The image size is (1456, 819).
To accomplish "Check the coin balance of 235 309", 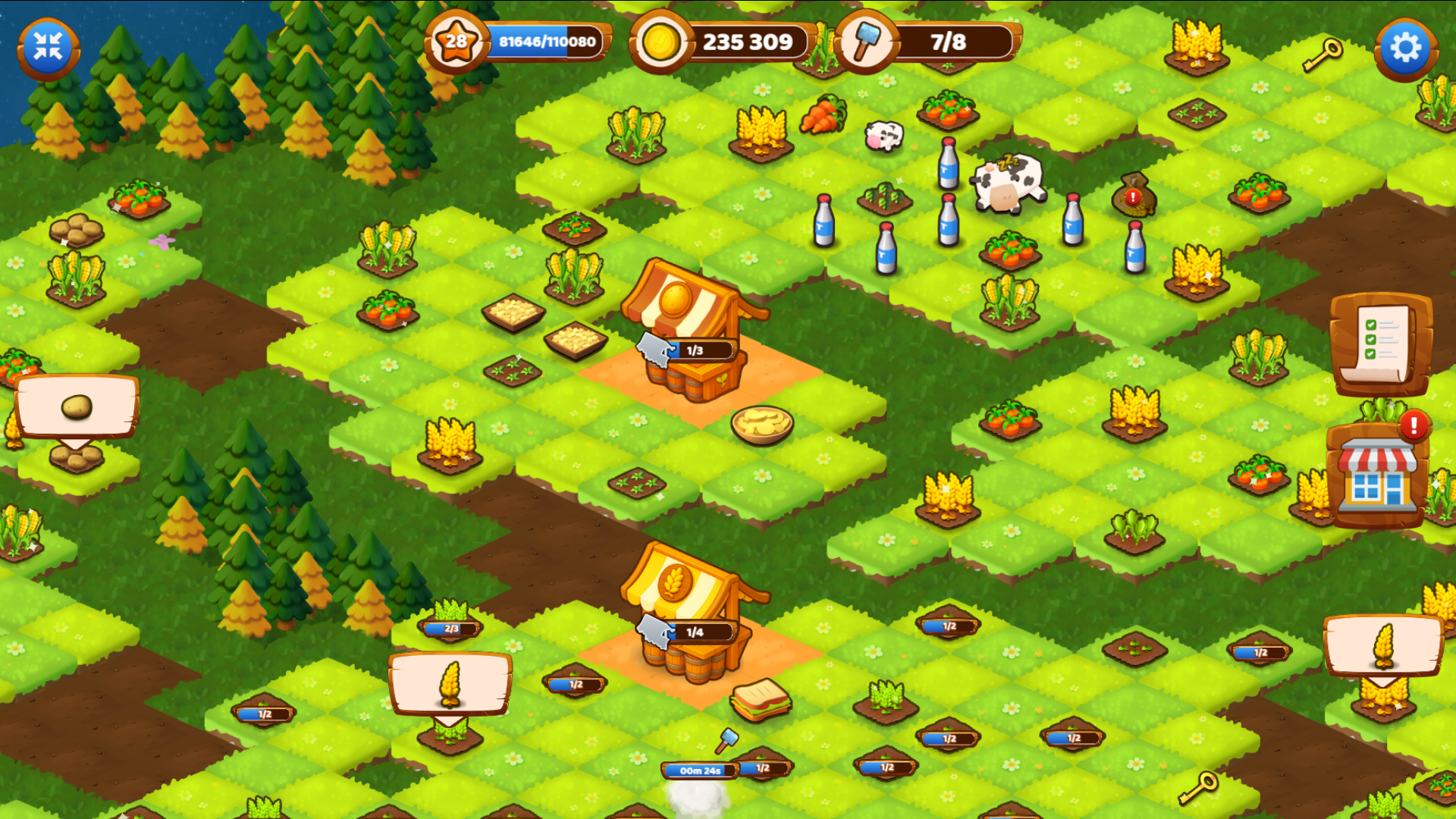I will pos(747,43).
